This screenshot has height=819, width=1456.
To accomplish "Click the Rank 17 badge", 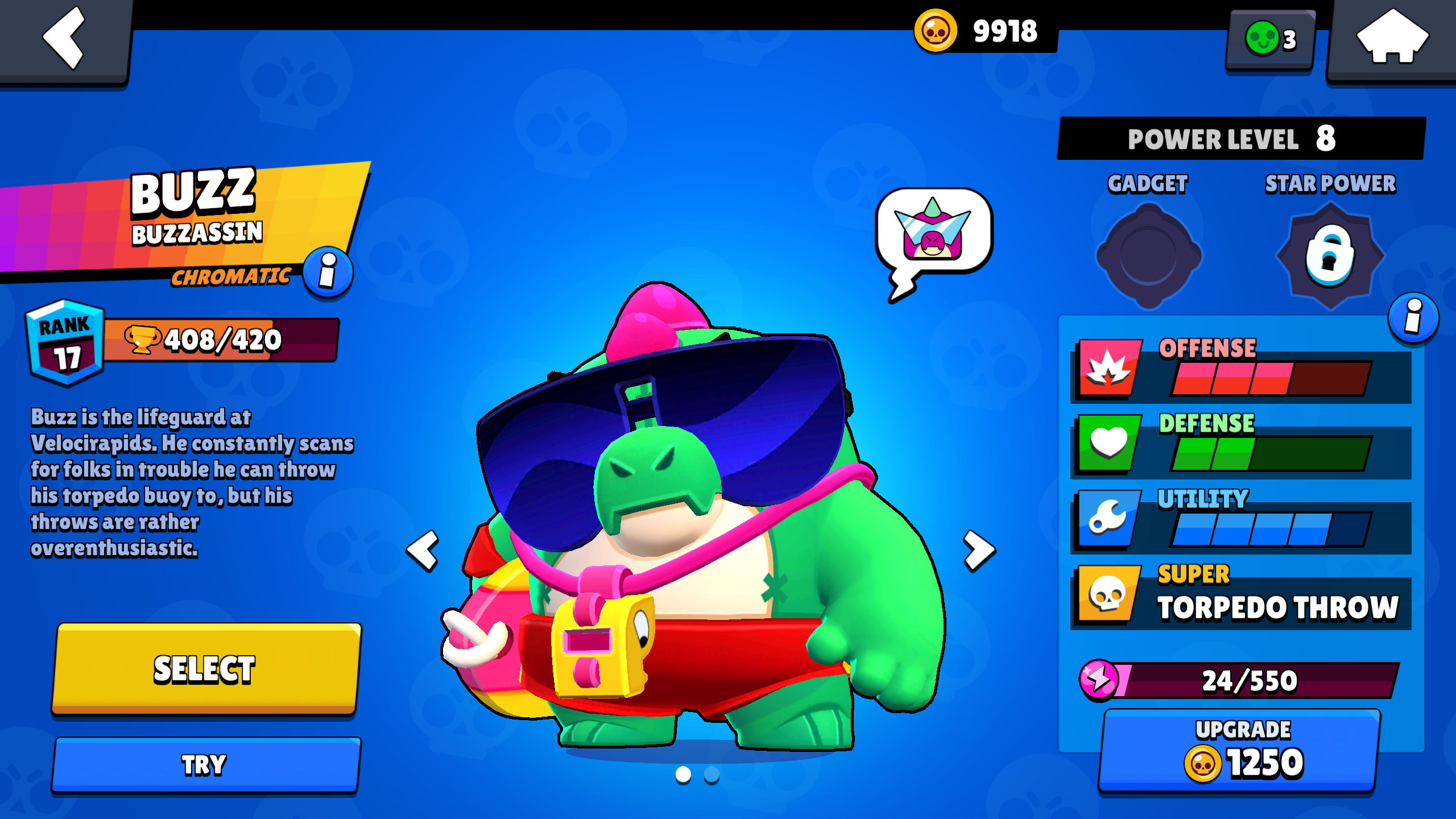I will (x=65, y=341).
